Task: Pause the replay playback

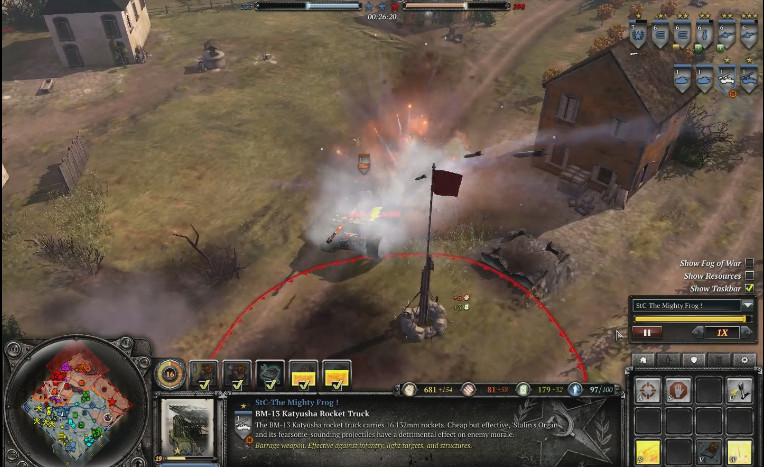Action: (646, 332)
